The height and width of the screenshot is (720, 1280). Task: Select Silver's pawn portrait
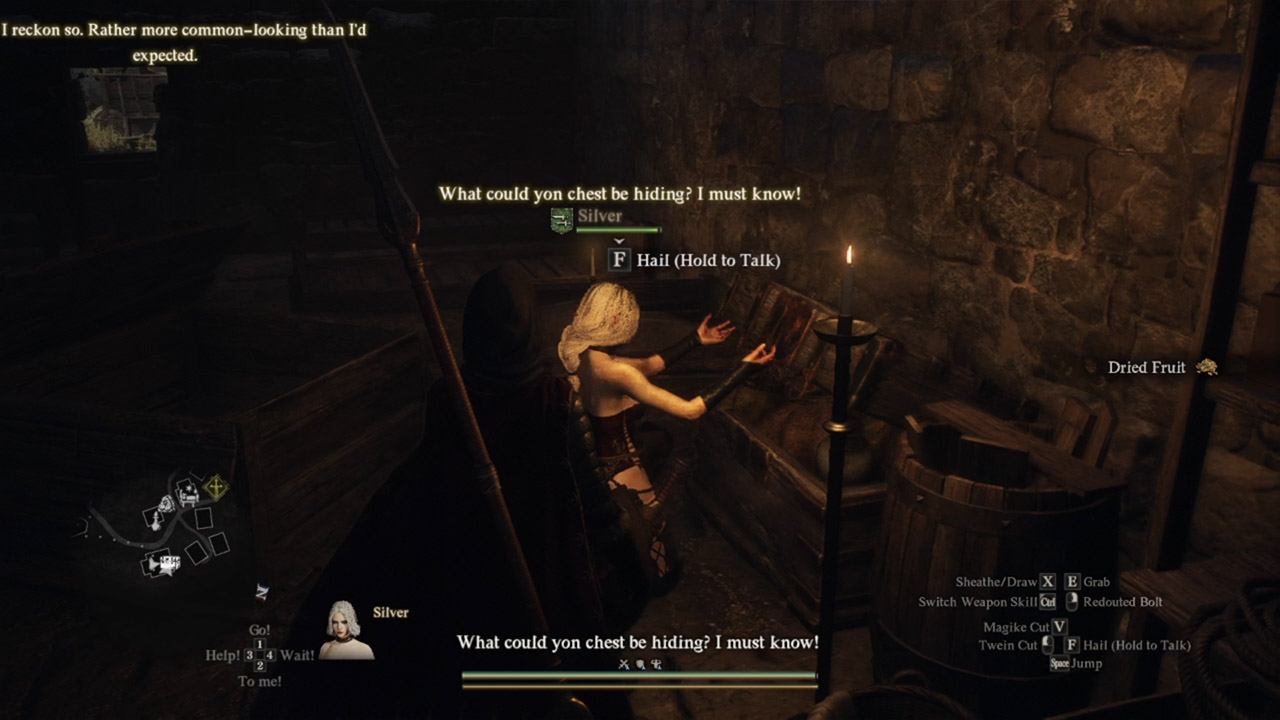click(345, 631)
